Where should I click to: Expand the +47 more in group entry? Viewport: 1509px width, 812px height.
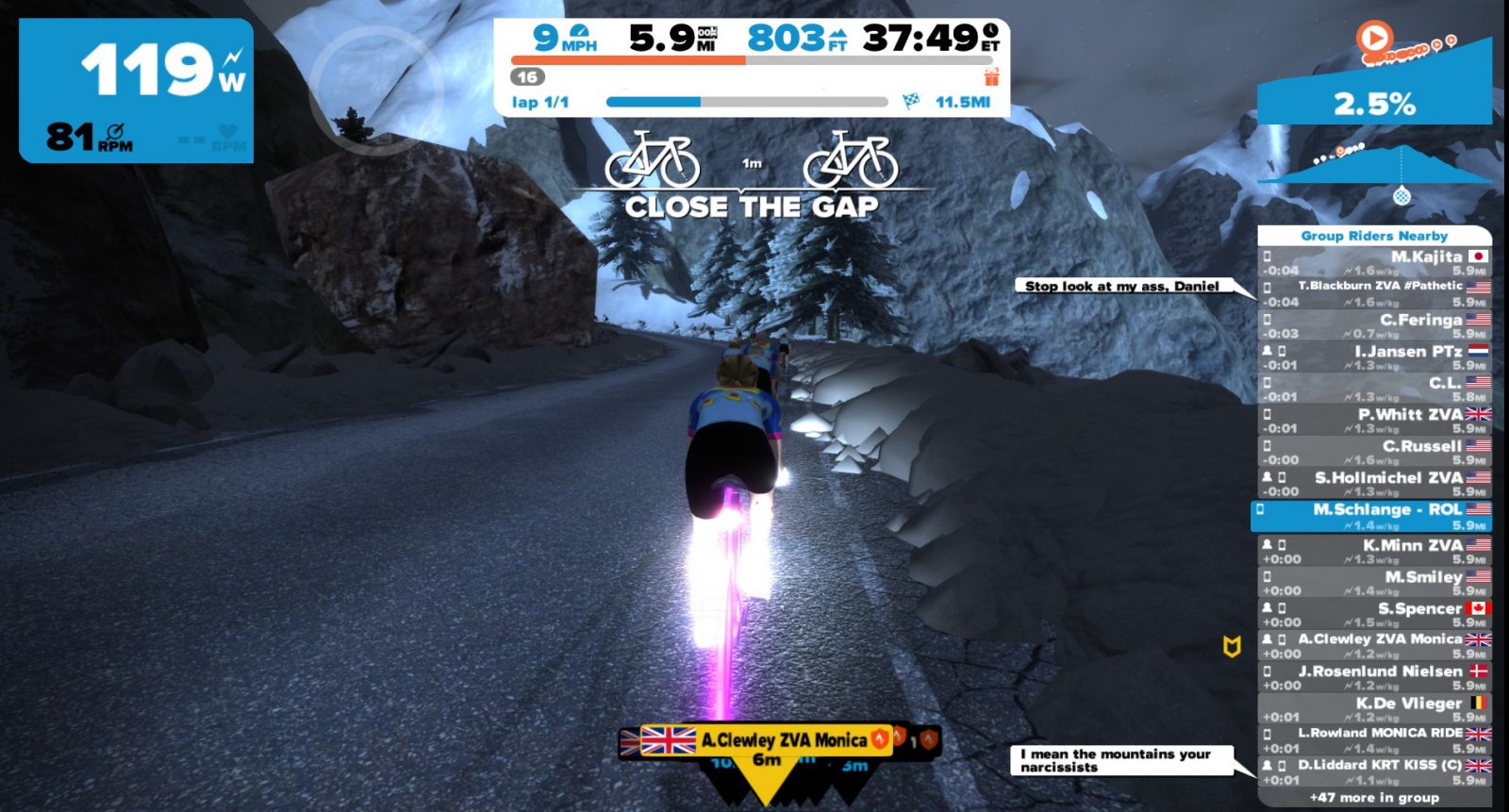pos(1374,798)
